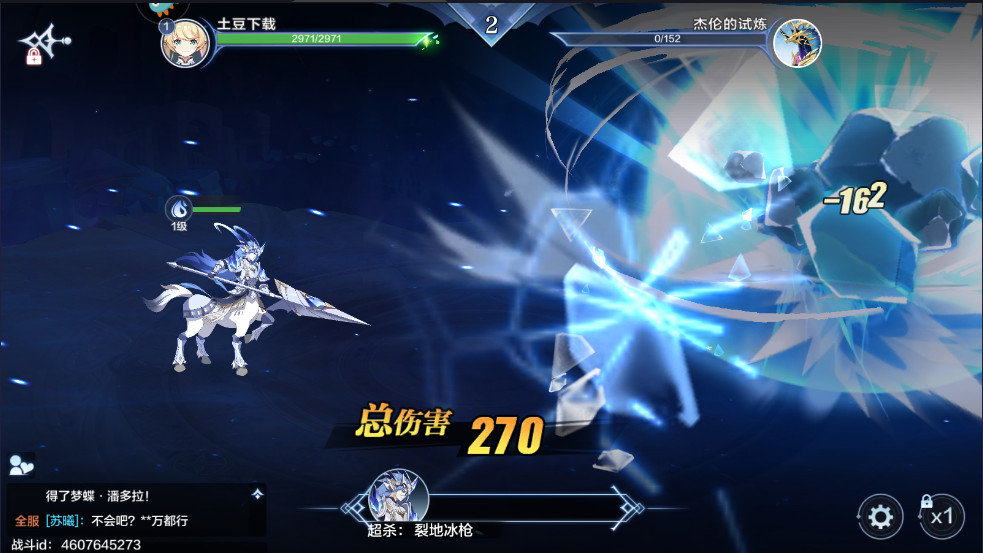The width and height of the screenshot is (983, 553).
Task: Open the friends list icon
Action: 21,465
